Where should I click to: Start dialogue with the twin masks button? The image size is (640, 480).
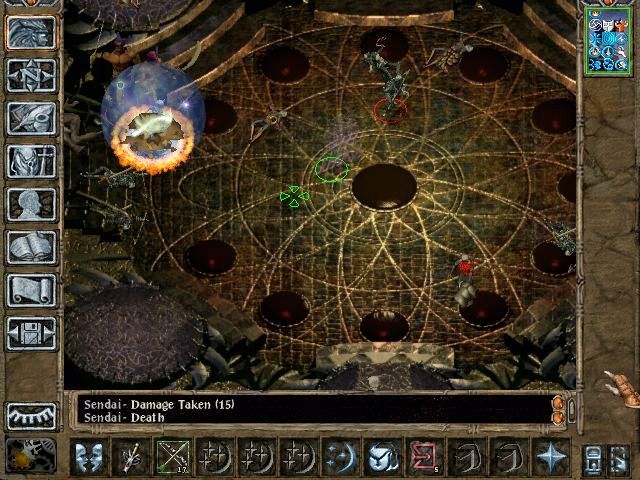tap(89, 457)
